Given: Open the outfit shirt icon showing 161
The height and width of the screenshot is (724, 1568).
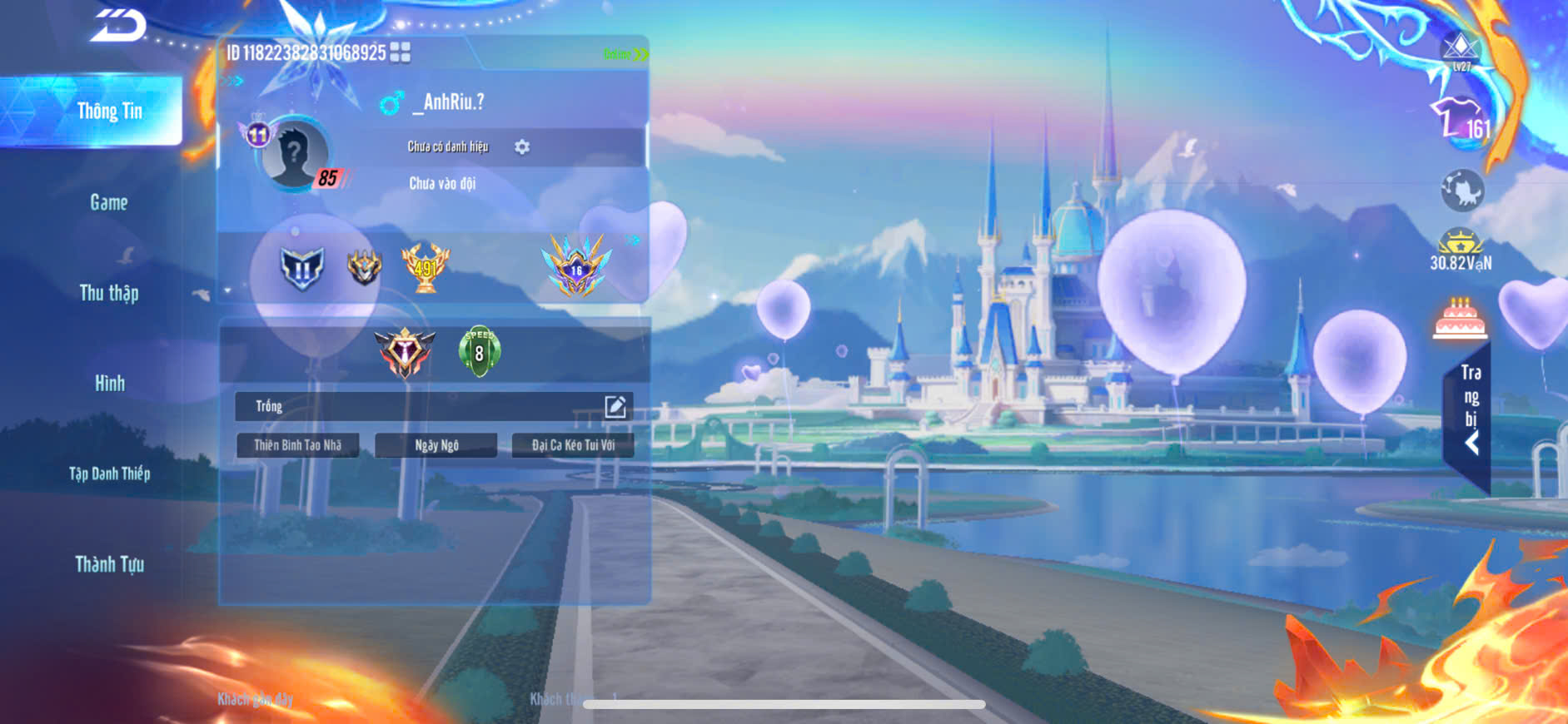Looking at the screenshot, I should [x=1460, y=121].
